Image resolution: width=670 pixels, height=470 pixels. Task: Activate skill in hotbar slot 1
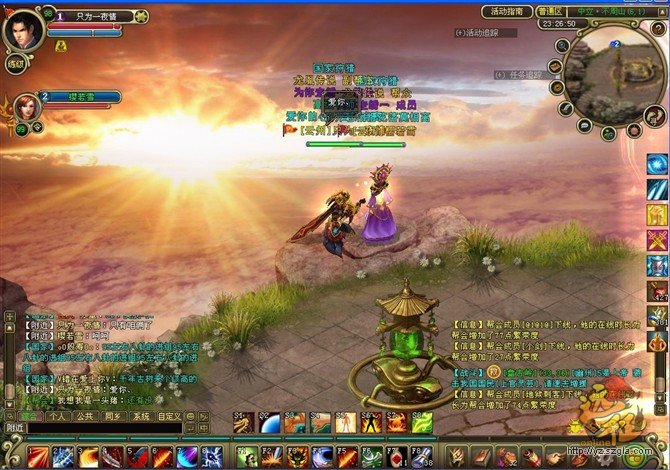(37, 457)
